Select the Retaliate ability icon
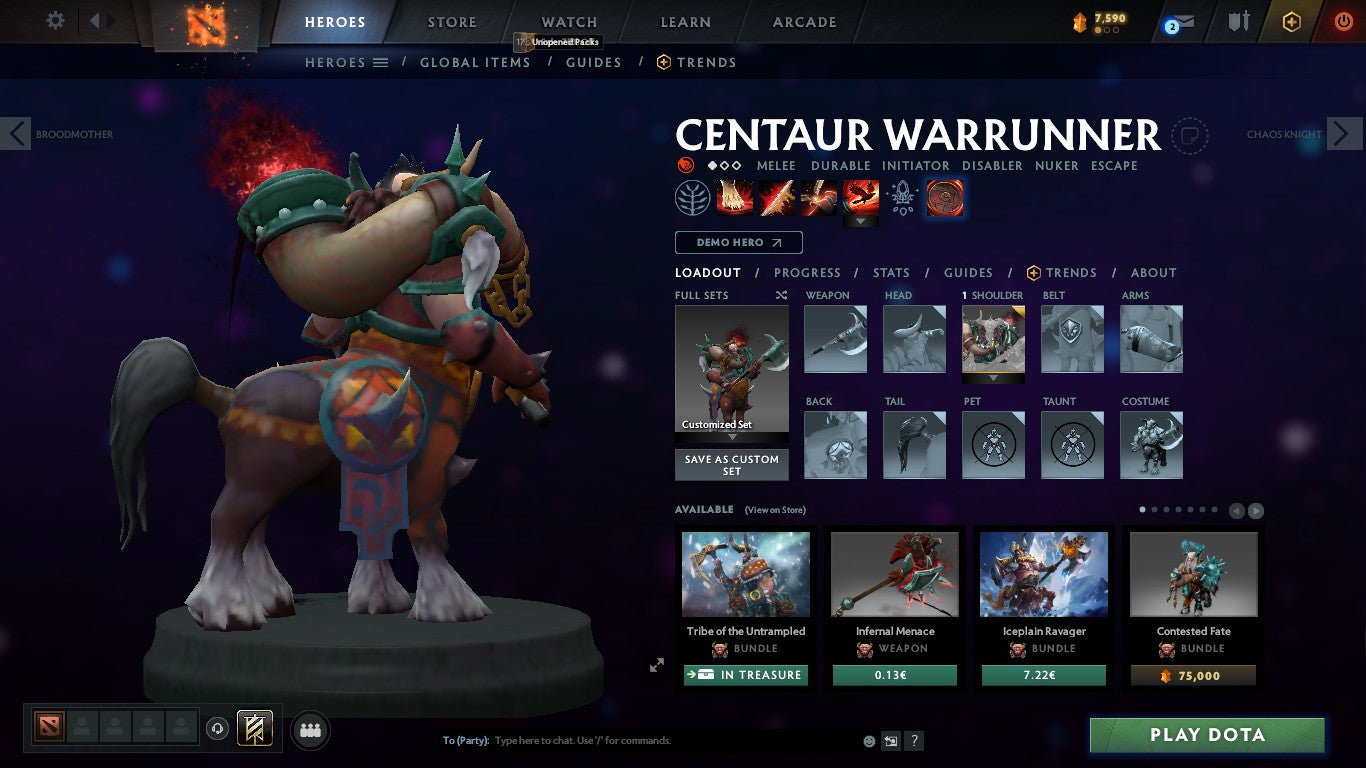The height and width of the screenshot is (768, 1366). [x=818, y=197]
